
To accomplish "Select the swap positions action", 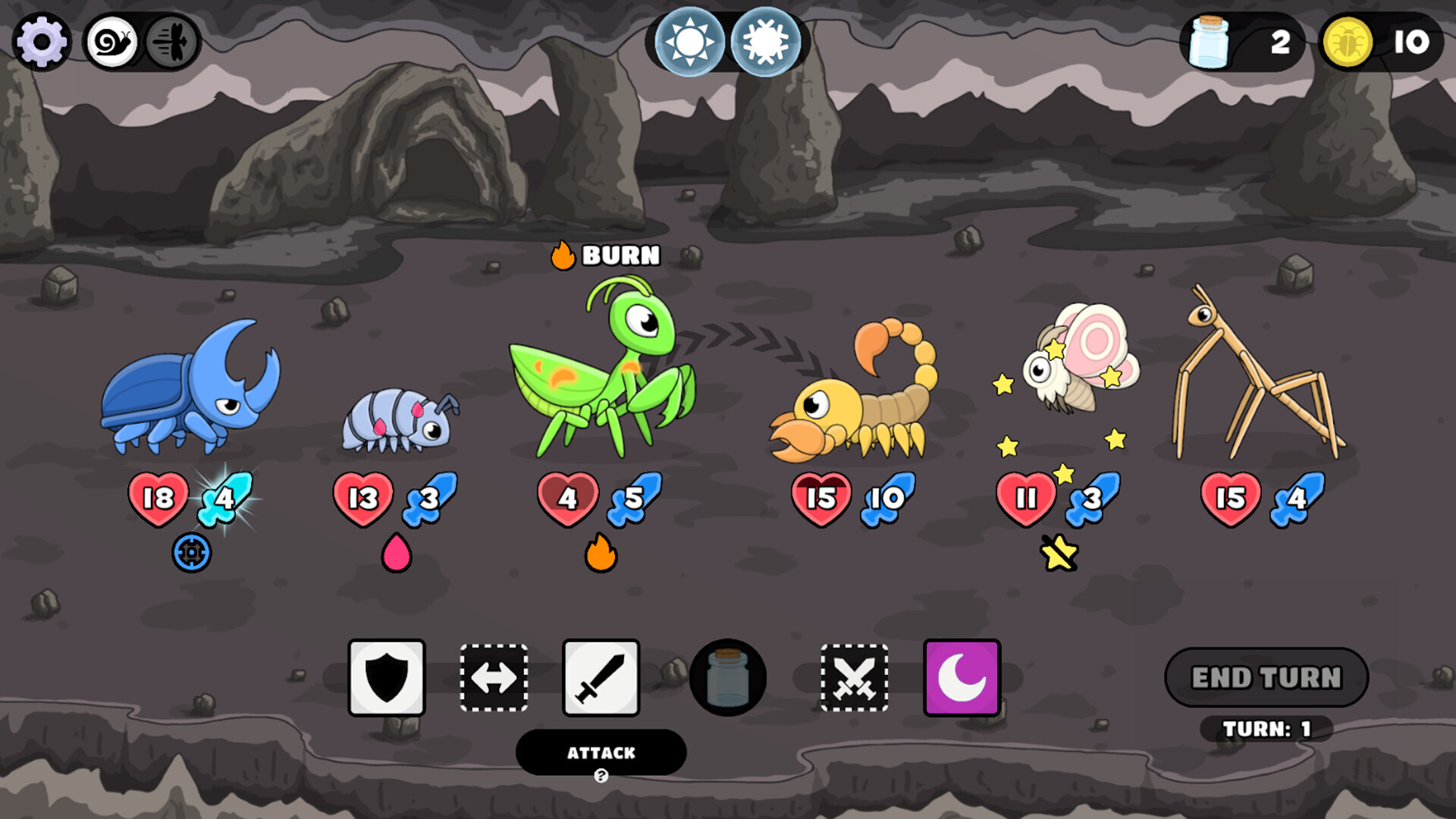I will coord(493,677).
